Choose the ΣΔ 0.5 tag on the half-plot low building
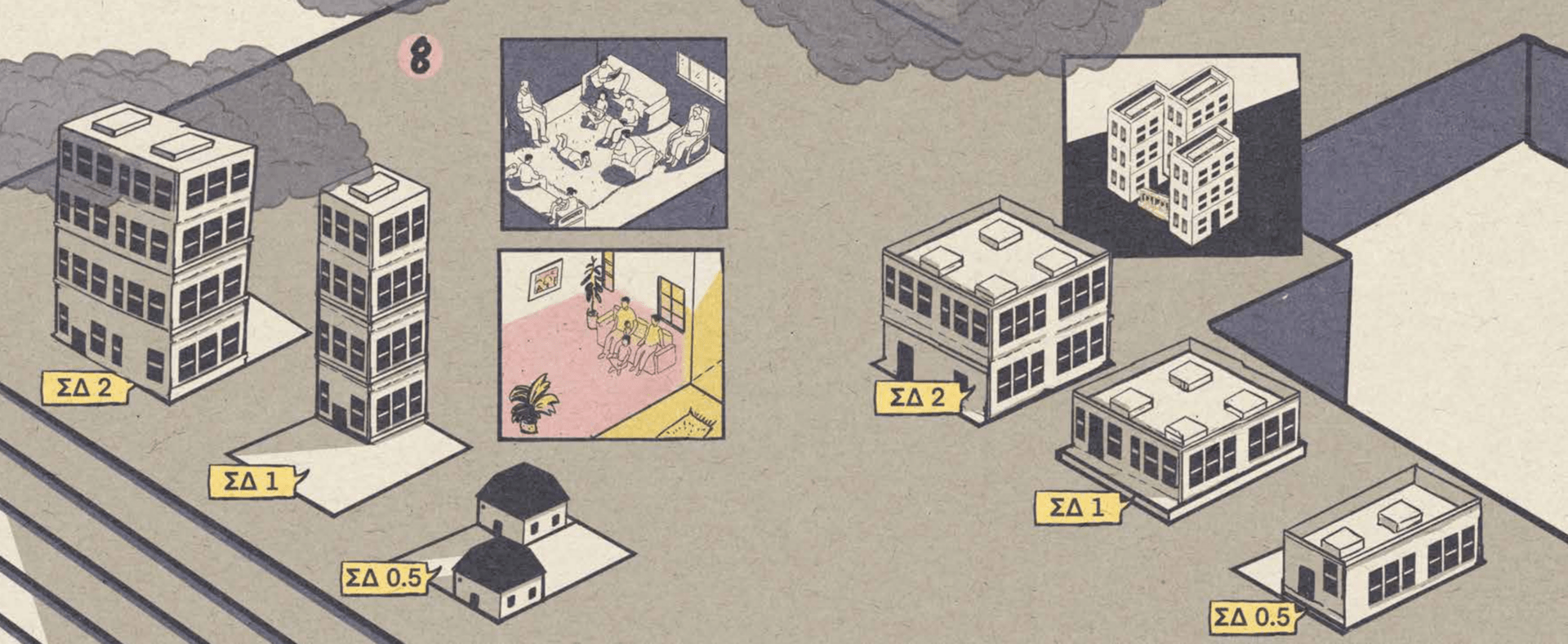This screenshot has height=644, width=1568. tap(1252, 617)
